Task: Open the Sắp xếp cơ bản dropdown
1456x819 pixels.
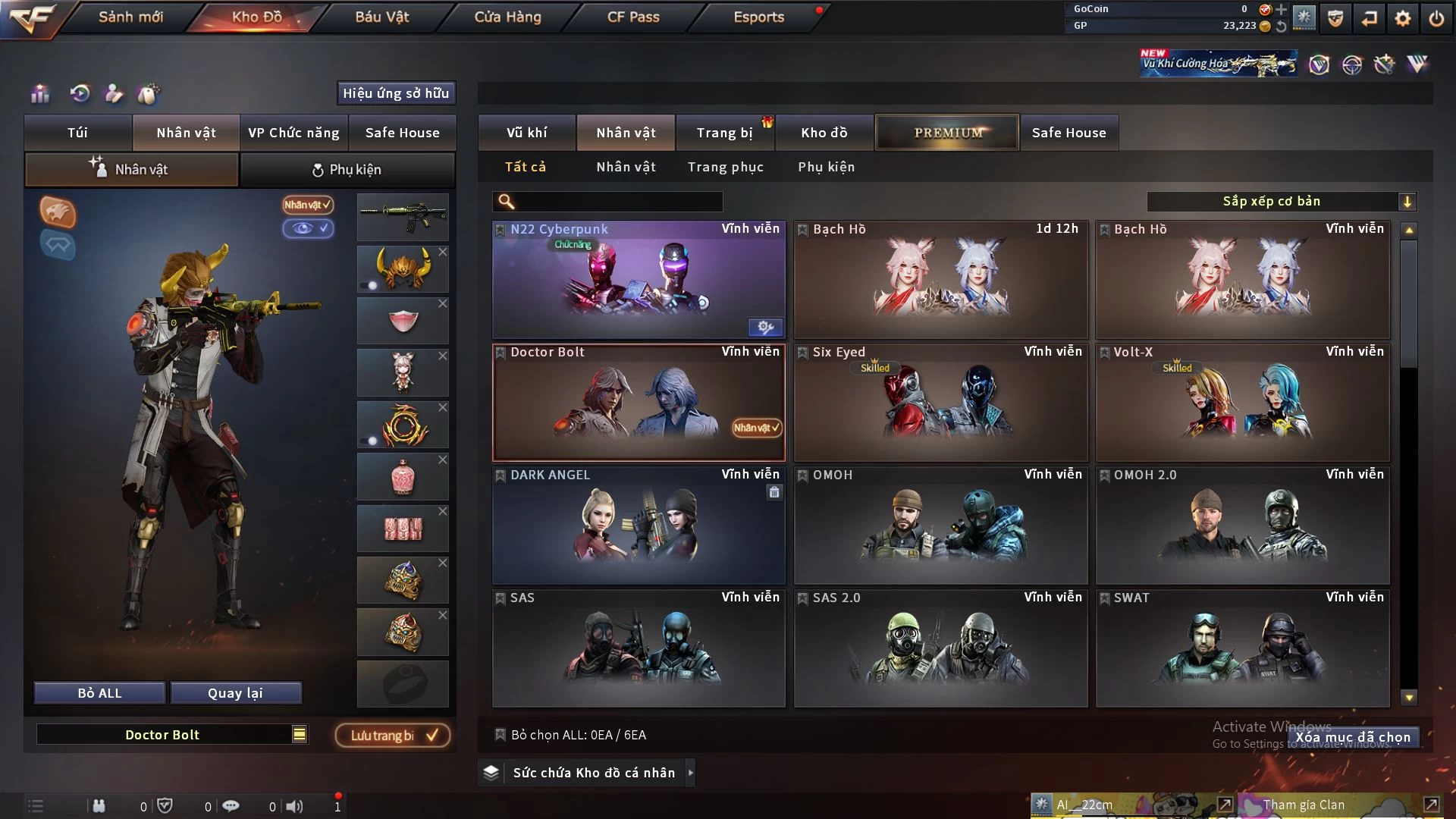Action: click(x=1281, y=201)
